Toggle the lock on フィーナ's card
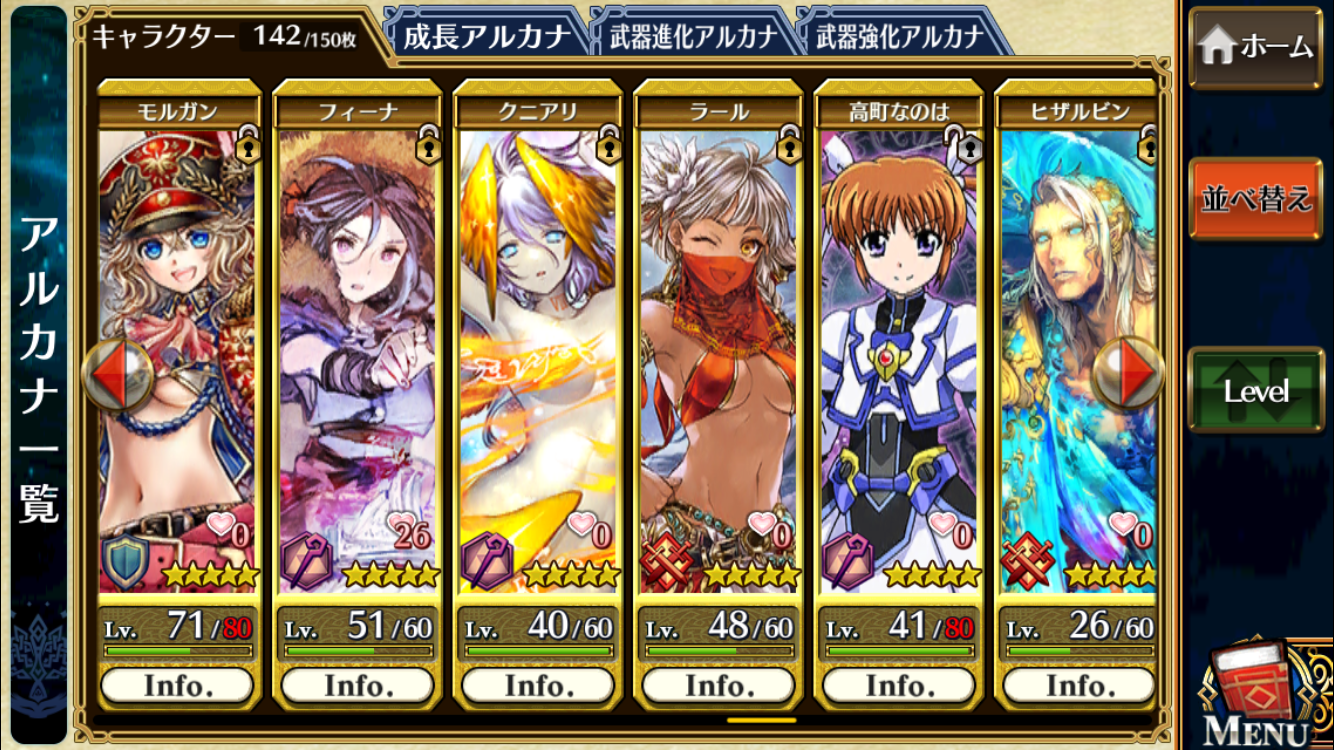This screenshot has width=1334, height=750. [427, 144]
